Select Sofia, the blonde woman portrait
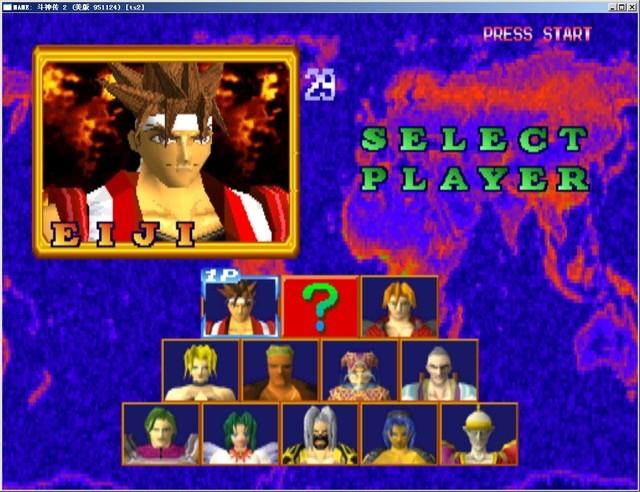The width and height of the screenshot is (640, 492). [200, 370]
